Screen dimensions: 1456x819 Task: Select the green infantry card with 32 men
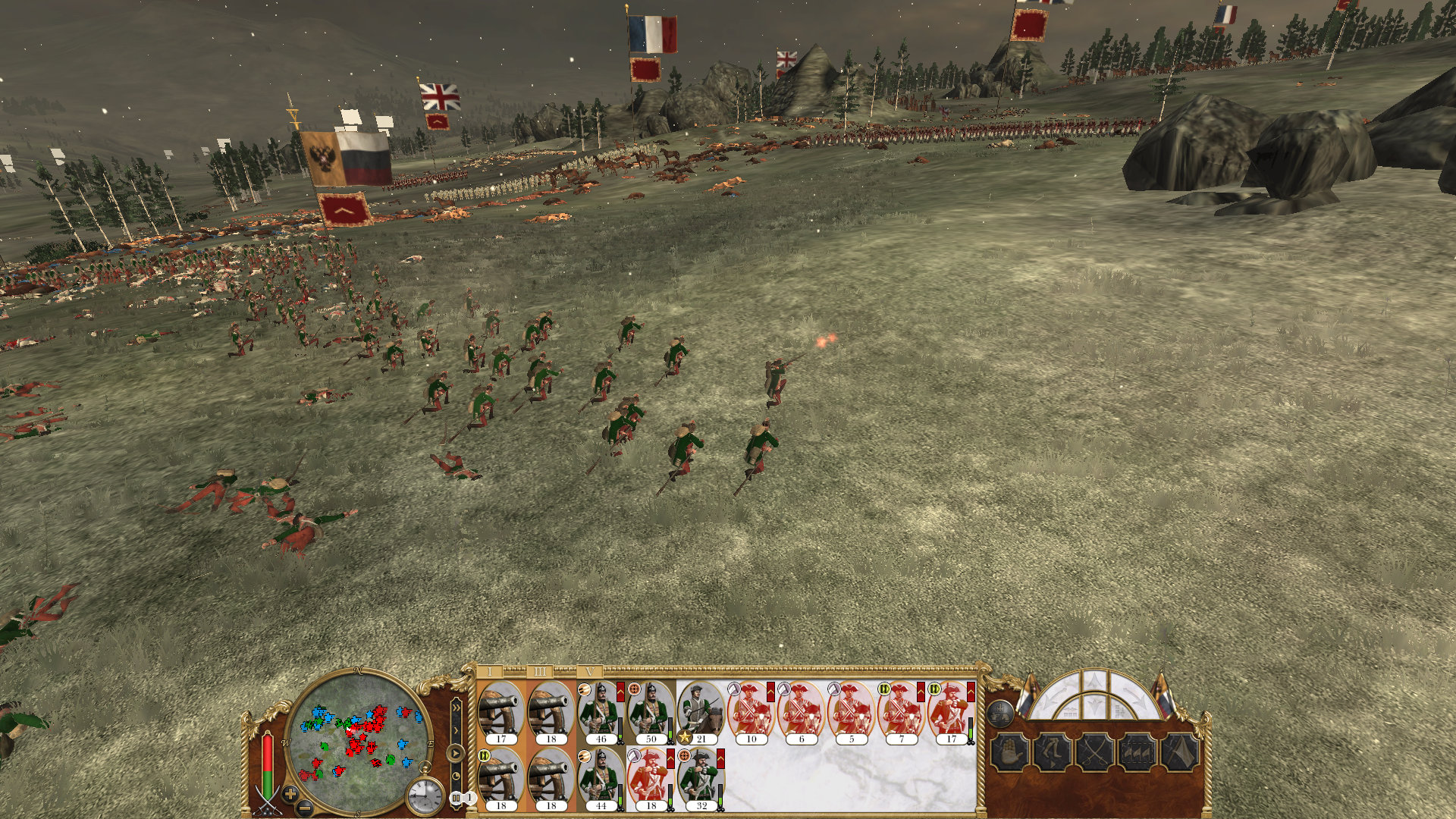tap(701, 778)
